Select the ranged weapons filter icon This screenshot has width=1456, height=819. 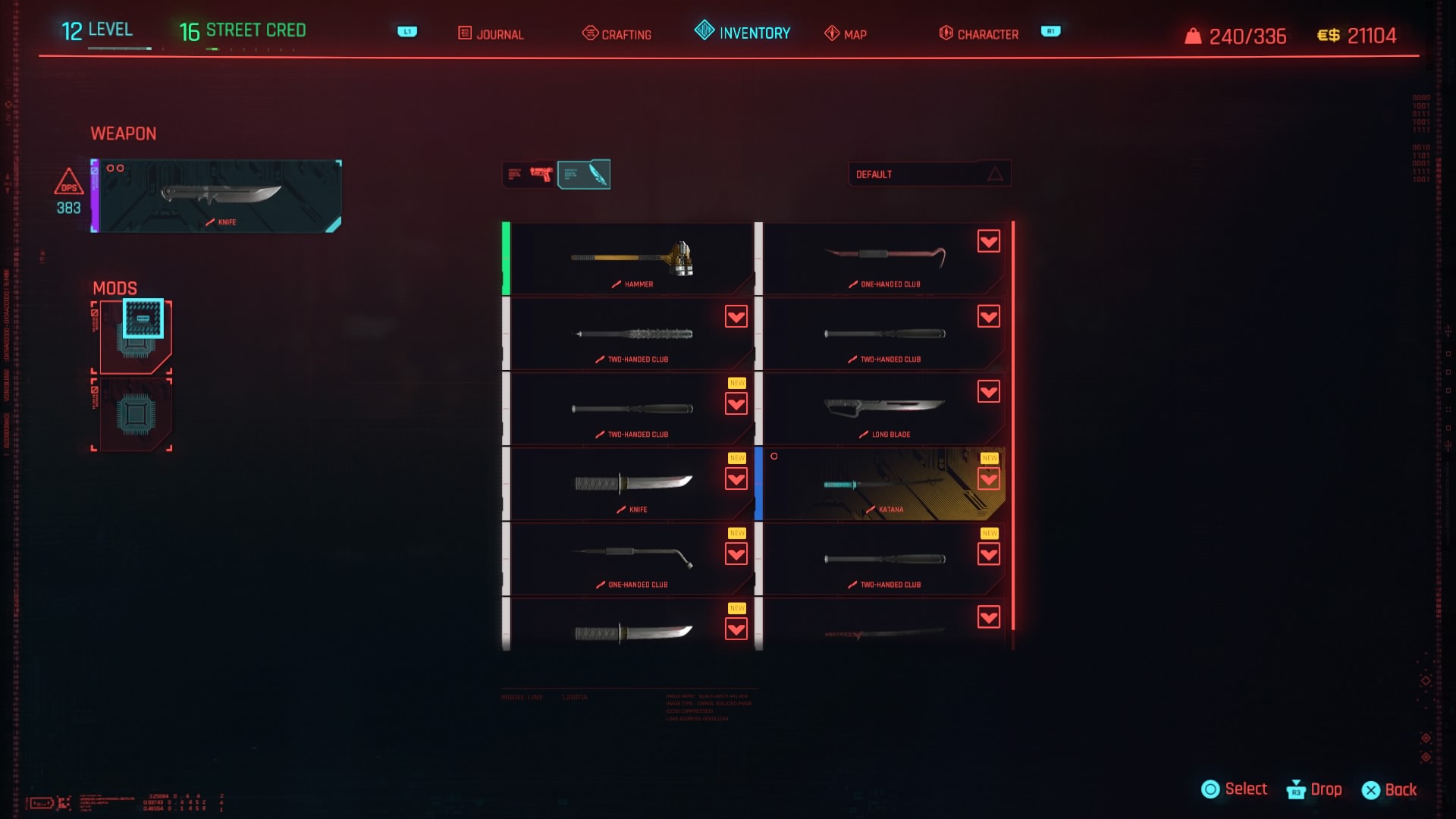[529, 174]
